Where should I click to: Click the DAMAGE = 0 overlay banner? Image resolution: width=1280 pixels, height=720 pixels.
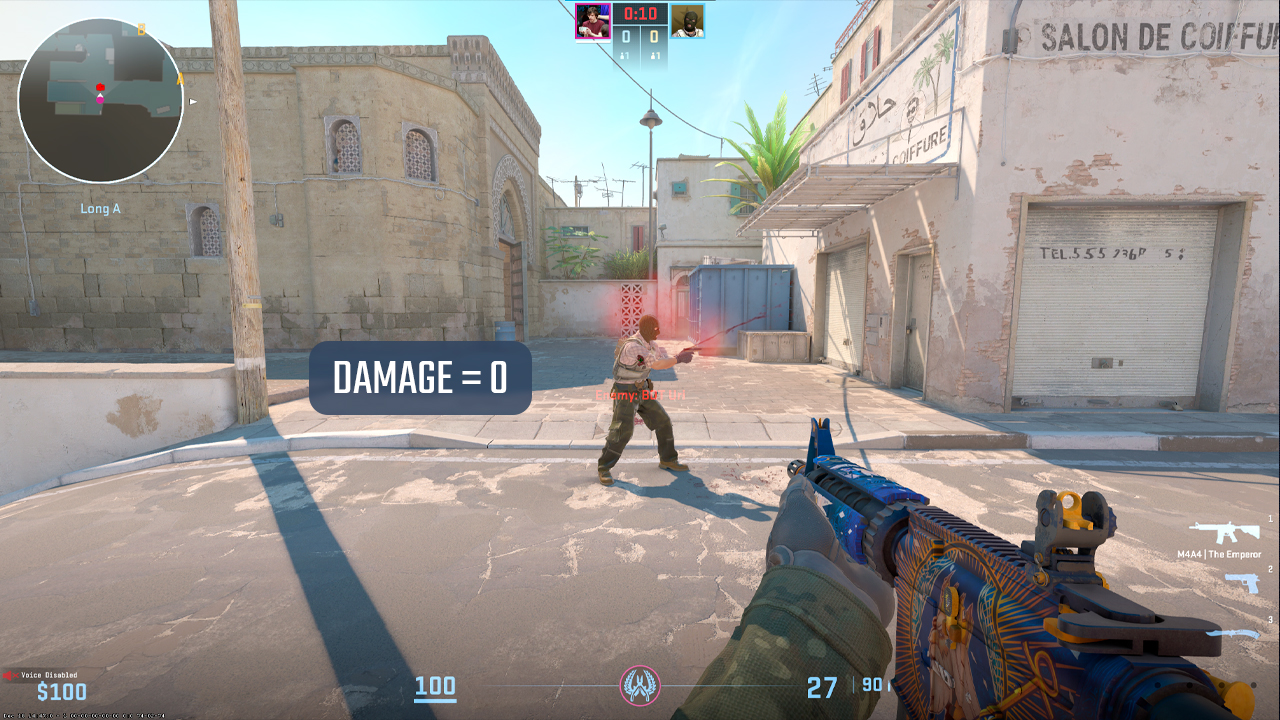point(419,378)
